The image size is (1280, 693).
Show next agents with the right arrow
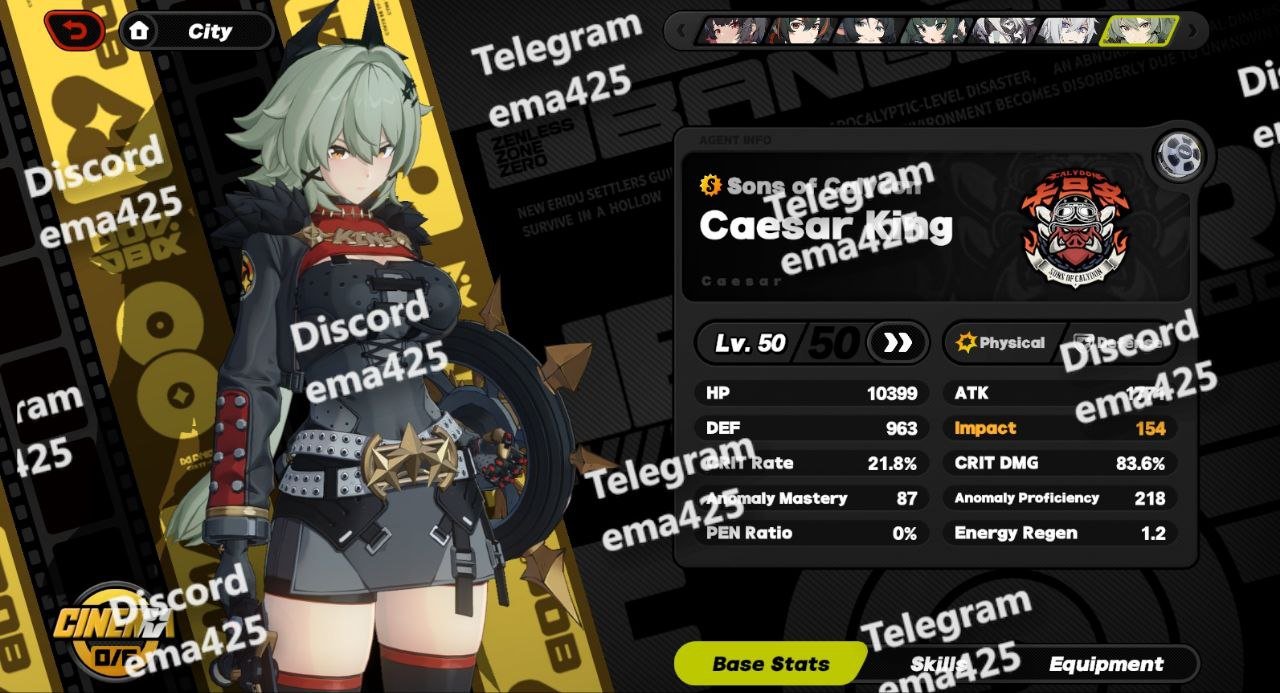coord(1192,31)
